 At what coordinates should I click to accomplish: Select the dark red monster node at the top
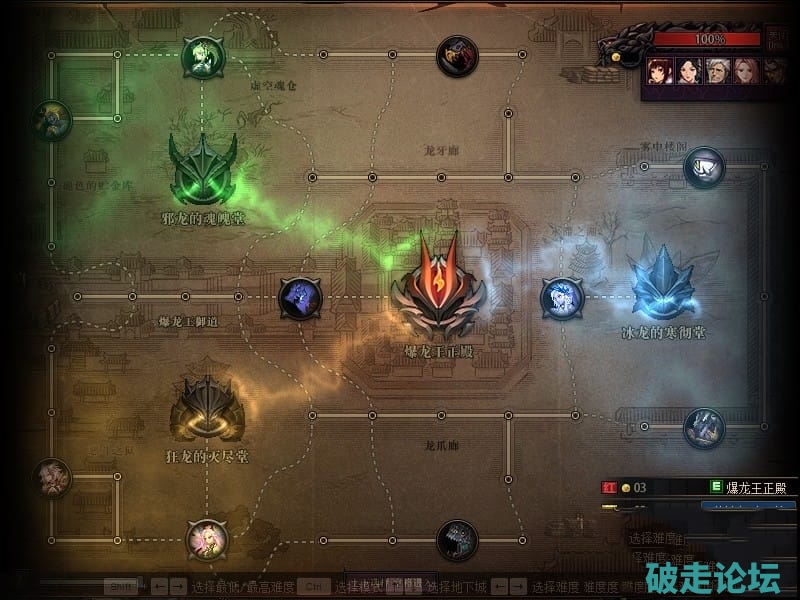(x=456, y=56)
